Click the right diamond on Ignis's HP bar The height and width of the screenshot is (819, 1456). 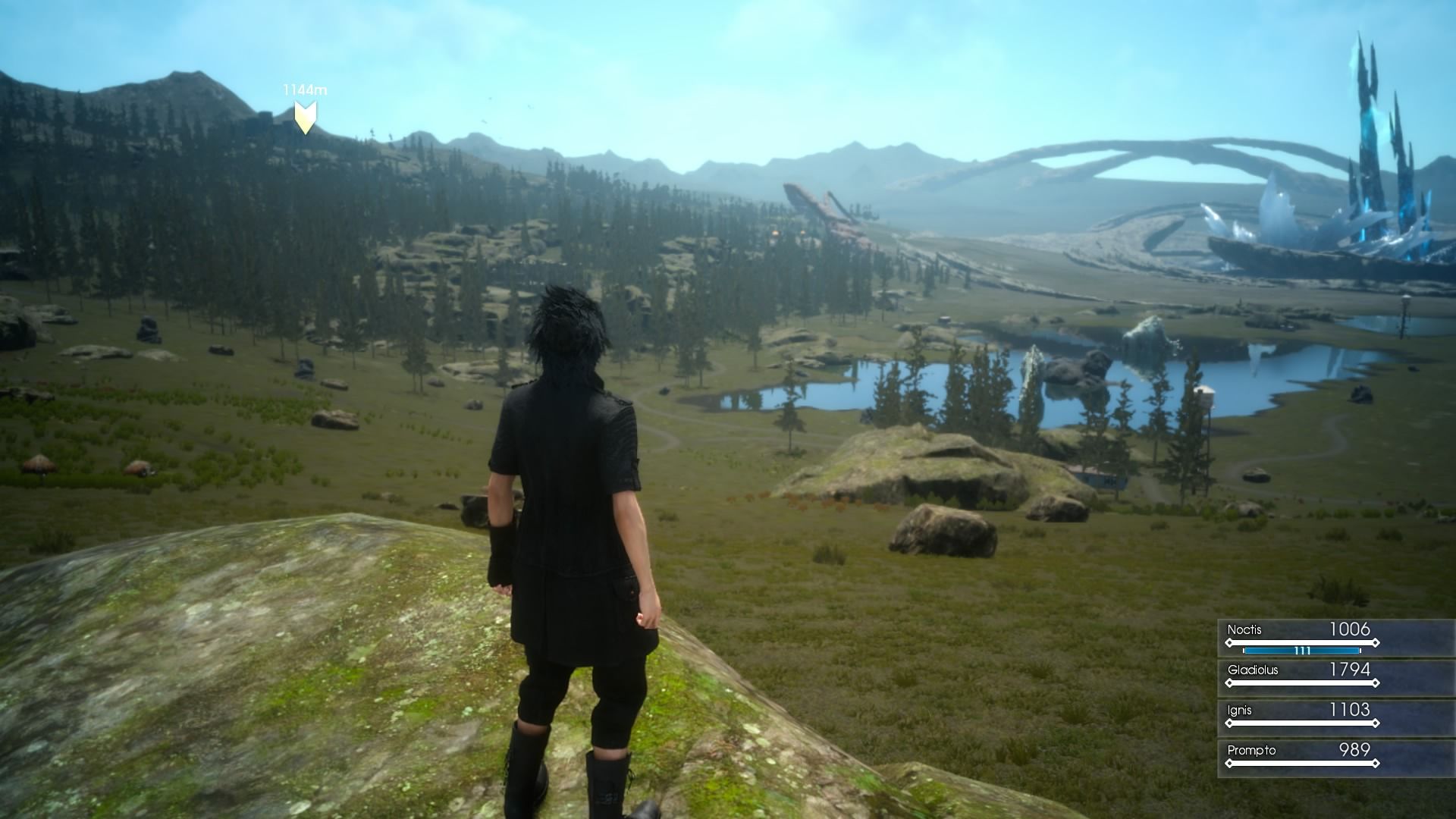coord(1376,723)
